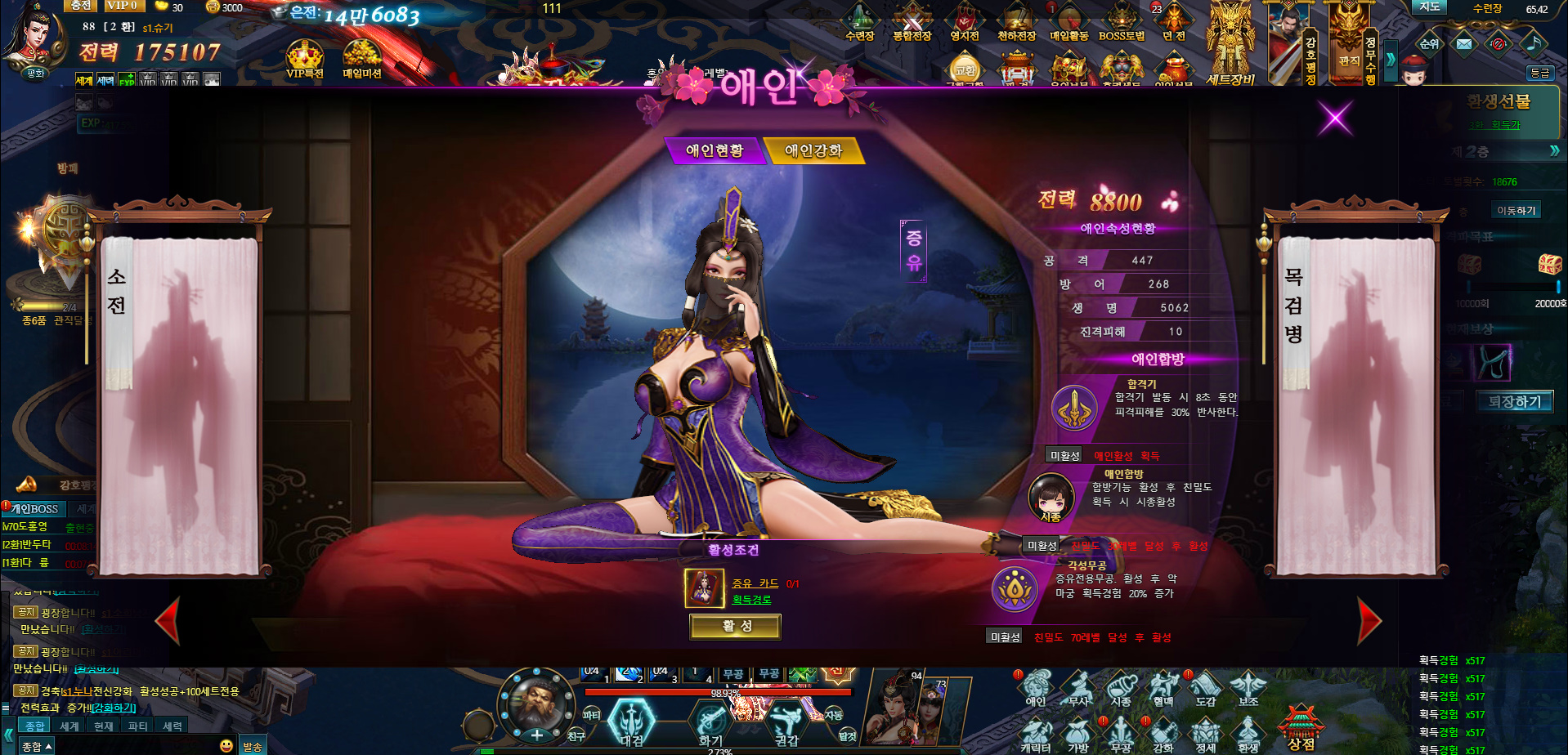Open the 지도 map
Image resolution: width=1568 pixels, height=755 pixels.
coord(1429,7)
